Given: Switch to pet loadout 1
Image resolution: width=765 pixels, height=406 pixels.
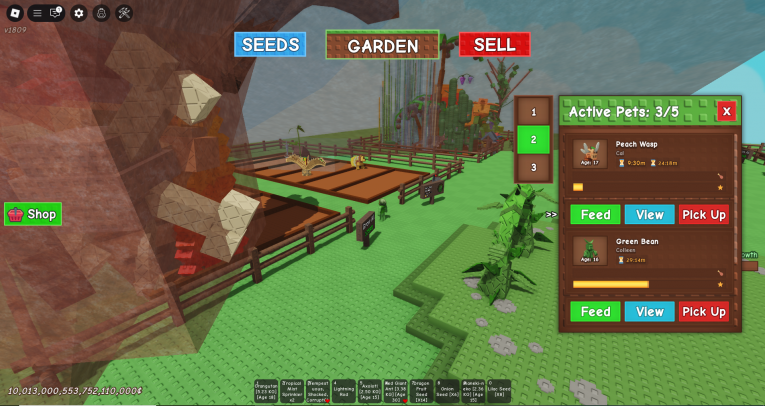Looking at the screenshot, I should tap(533, 113).
